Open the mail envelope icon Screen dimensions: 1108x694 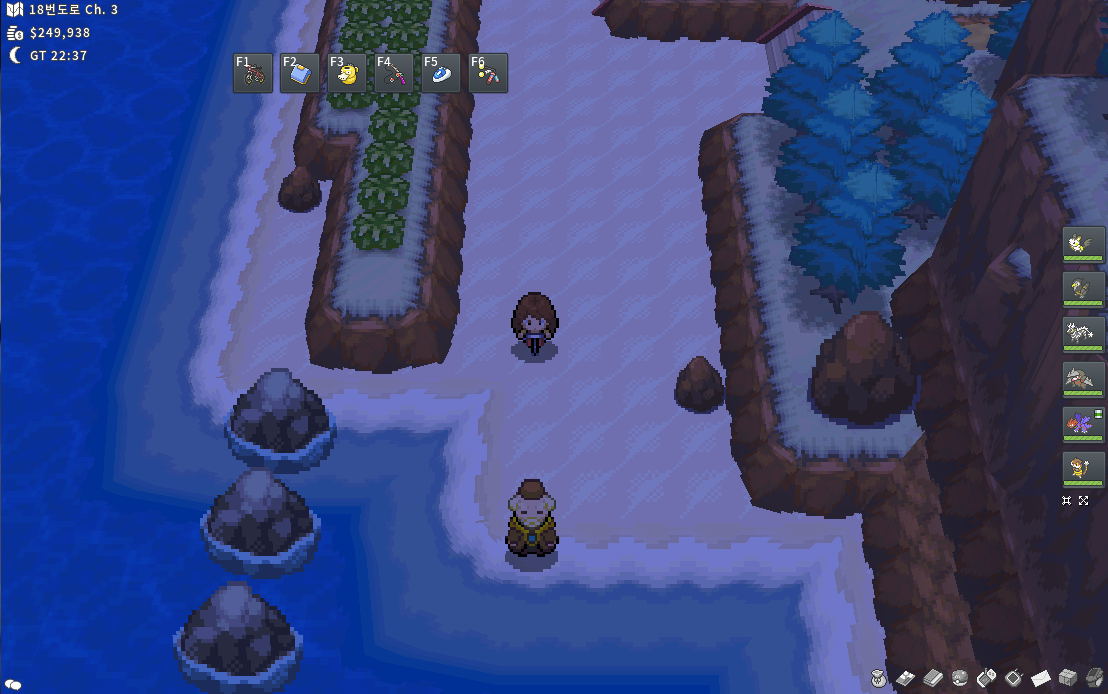[x=1040, y=678]
